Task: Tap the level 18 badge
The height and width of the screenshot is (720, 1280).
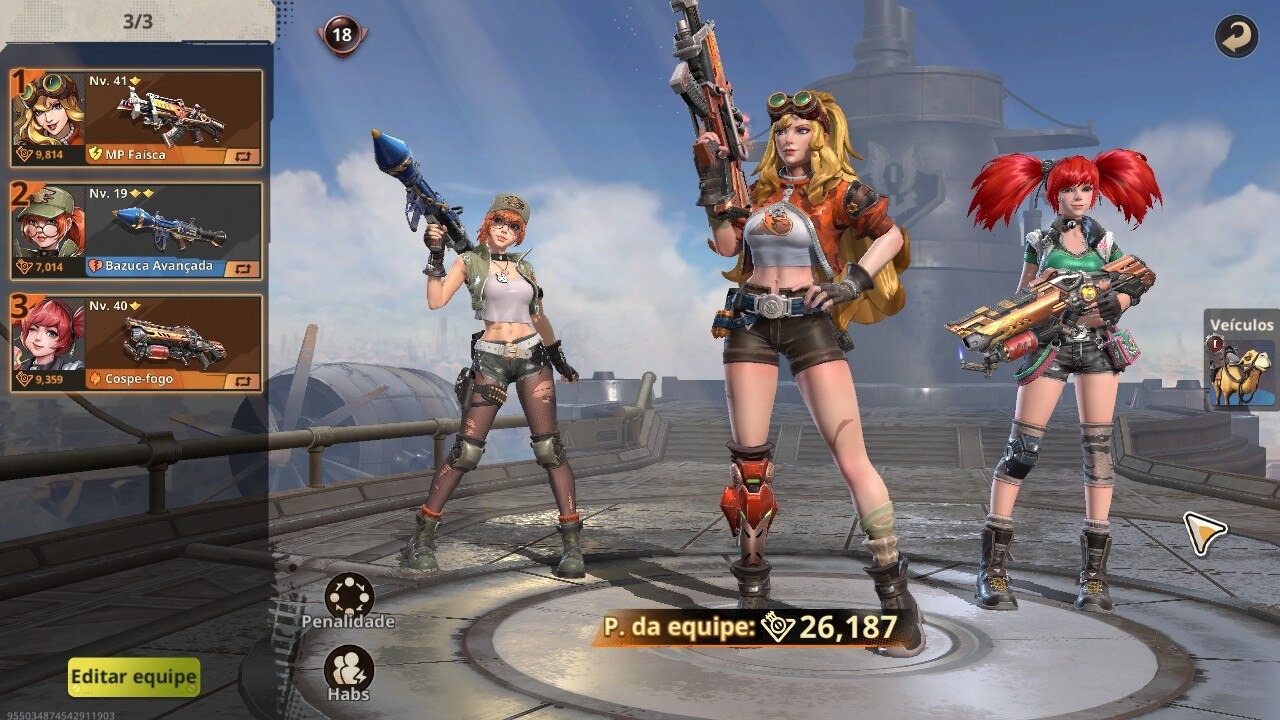Action: click(342, 35)
